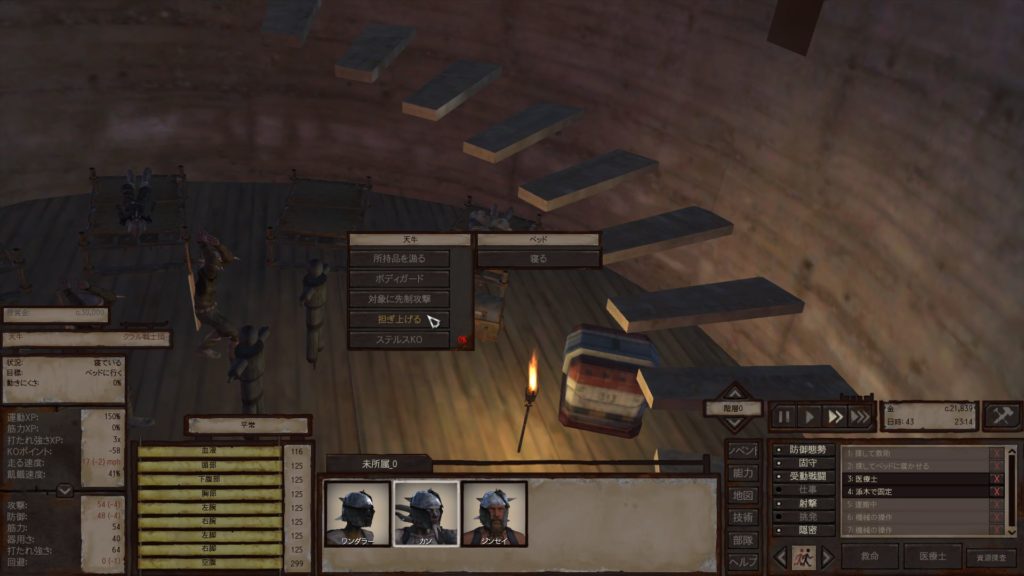Open the 技術 research panel
The height and width of the screenshot is (576, 1024).
pyautogui.click(x=742, y=517)
